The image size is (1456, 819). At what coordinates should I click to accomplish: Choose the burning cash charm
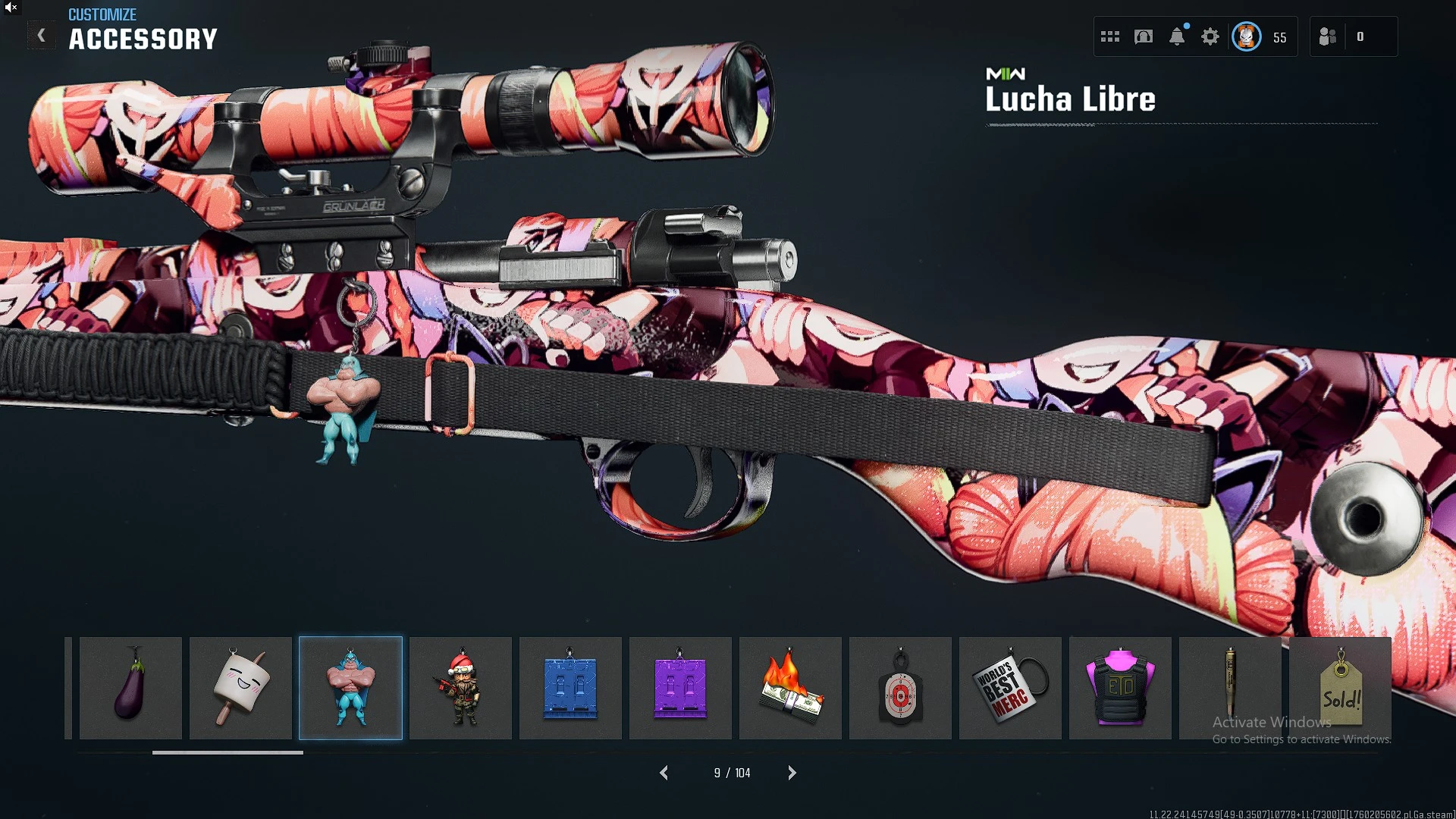coord(790,688)
